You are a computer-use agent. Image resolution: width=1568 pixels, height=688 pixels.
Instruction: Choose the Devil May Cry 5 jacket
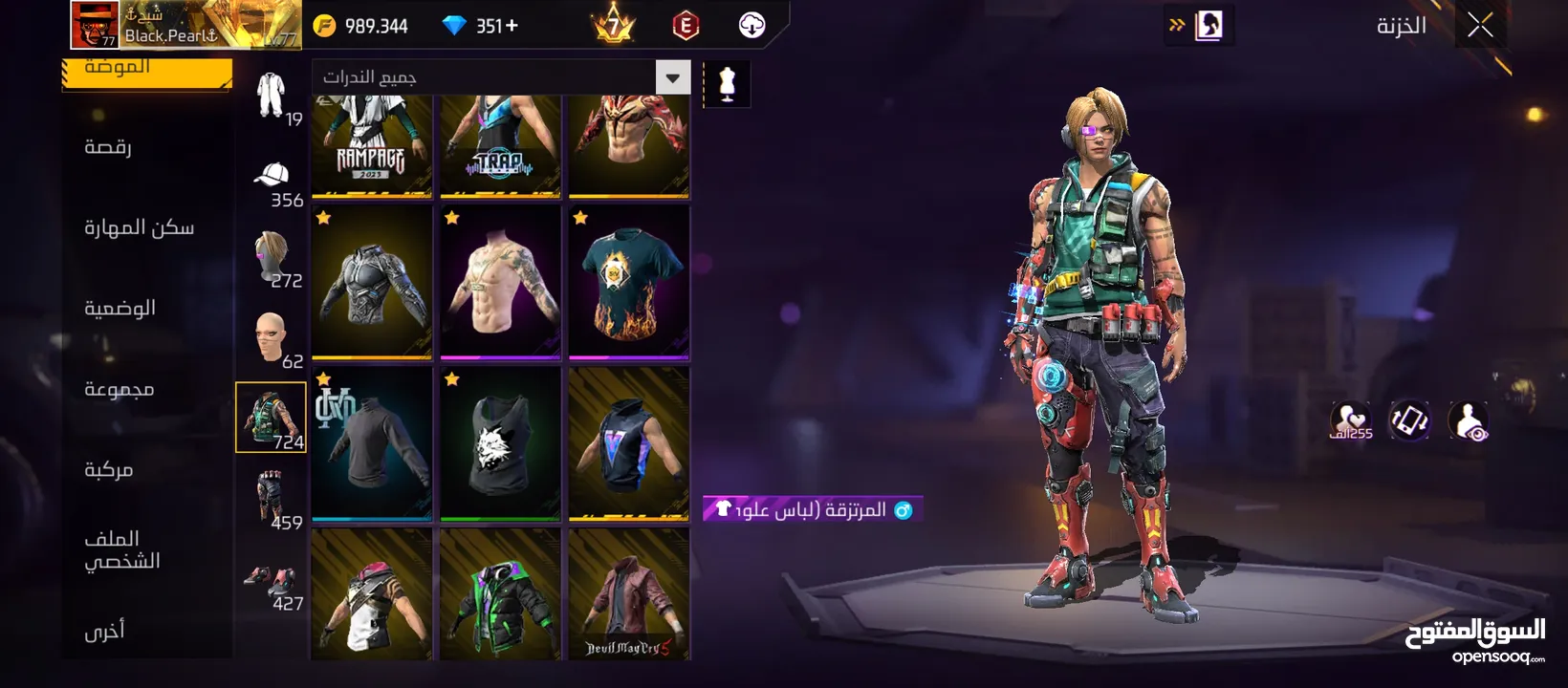628,594
